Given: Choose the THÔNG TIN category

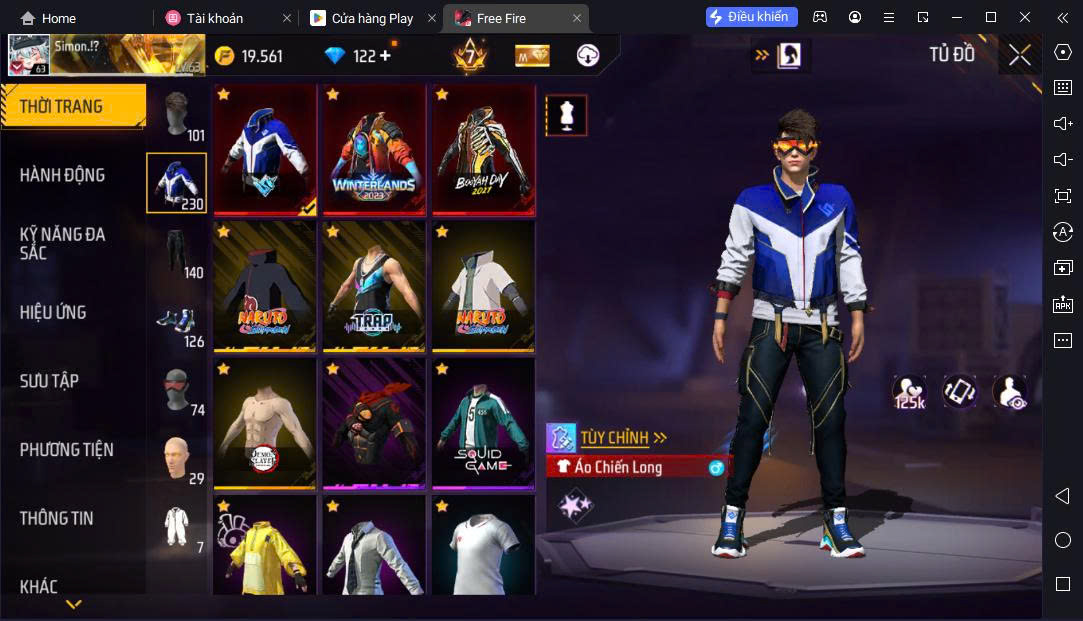Looking at the screenshot, I should coord(56,518).
